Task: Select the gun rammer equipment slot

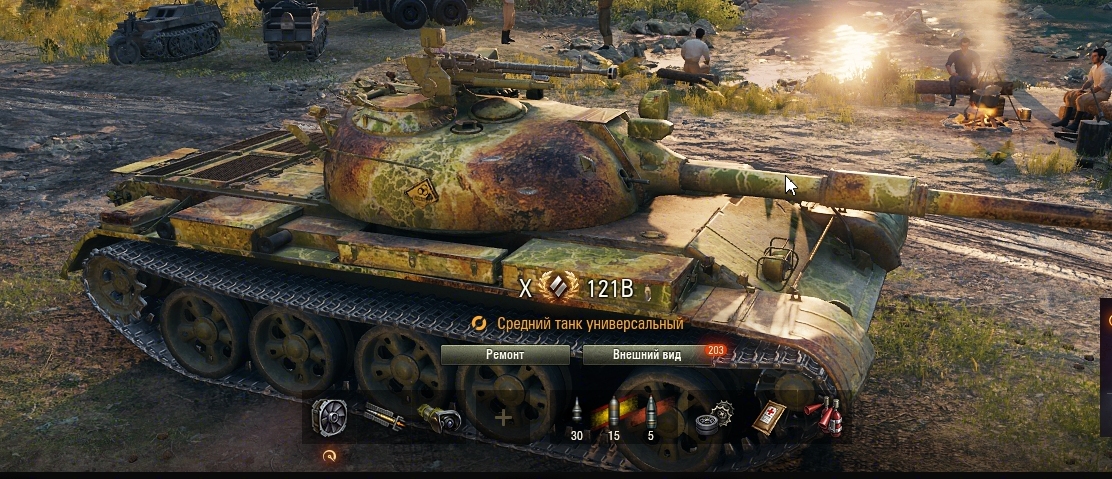Action: tap(385, 416)
